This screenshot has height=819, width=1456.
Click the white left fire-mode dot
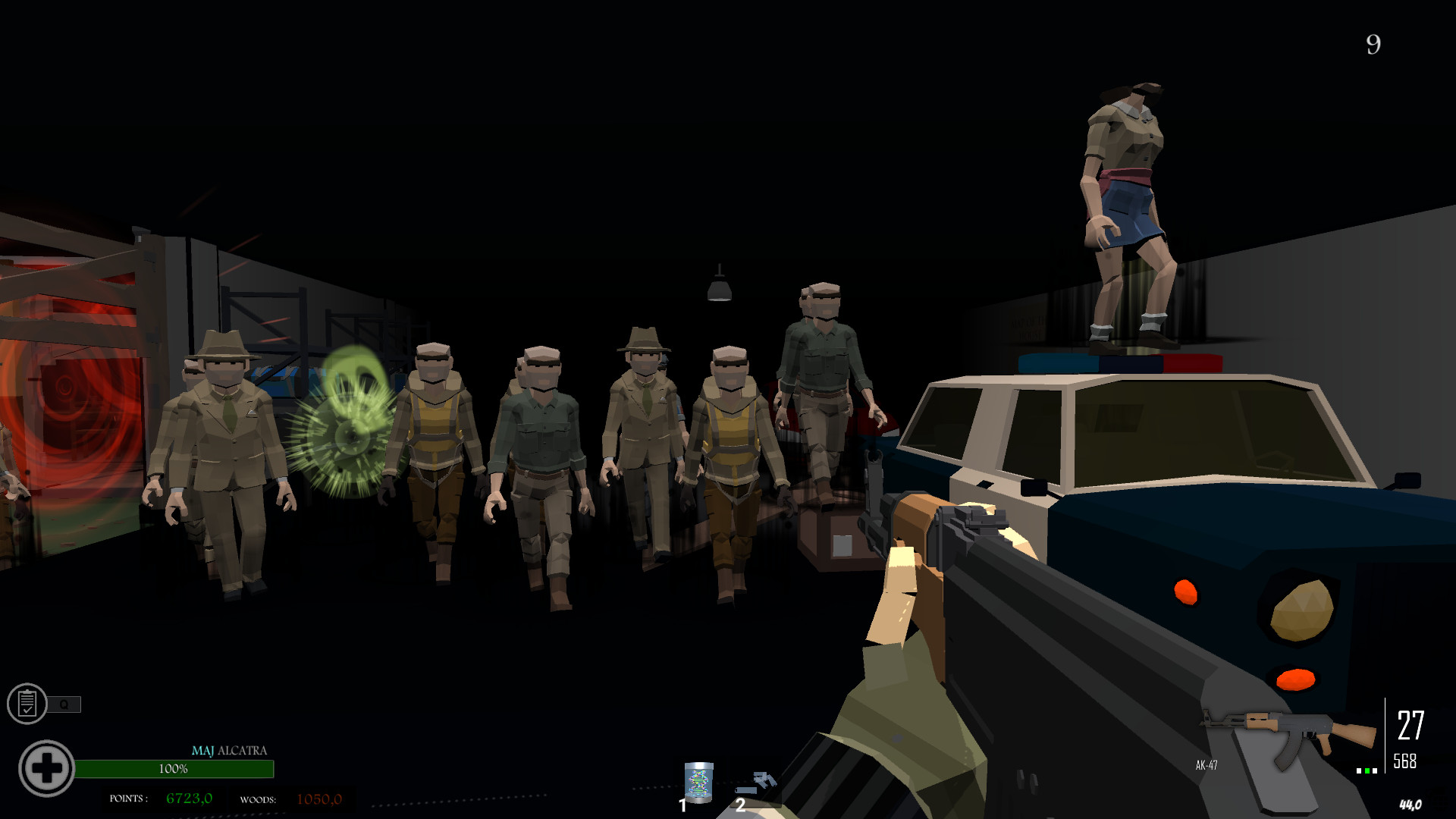click(1357, 770)
